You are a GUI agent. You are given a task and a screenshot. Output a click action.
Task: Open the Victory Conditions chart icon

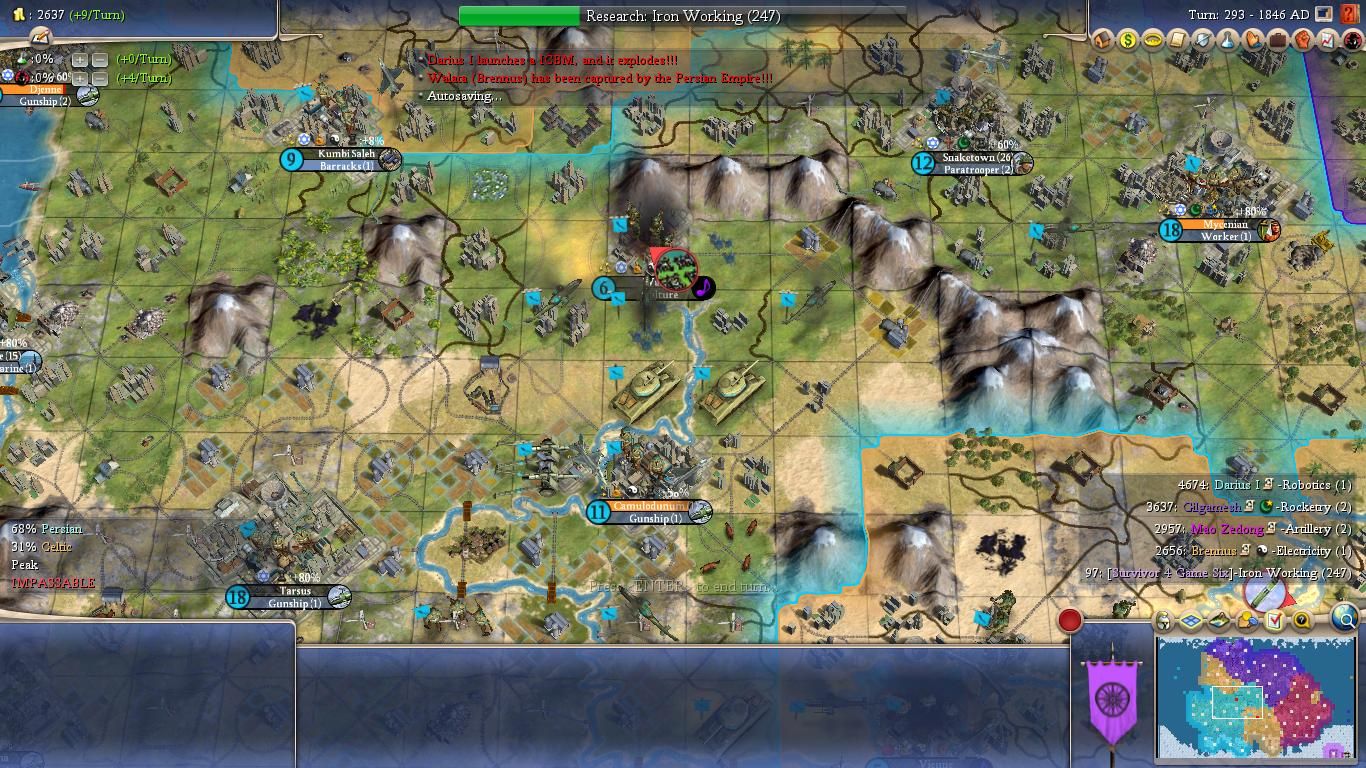tap(1327, 40)
